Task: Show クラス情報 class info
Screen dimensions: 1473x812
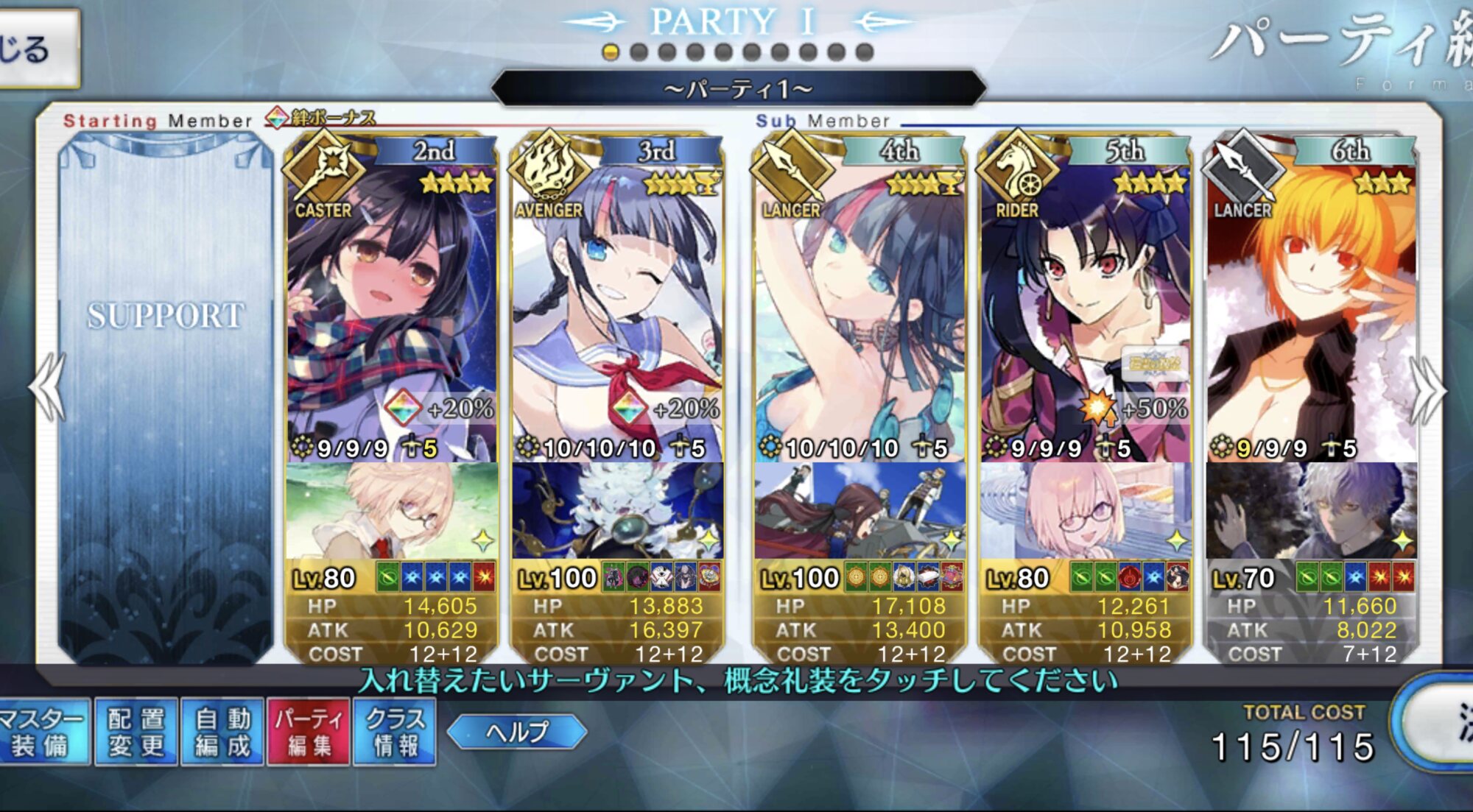Action: [x=396, y=732]
